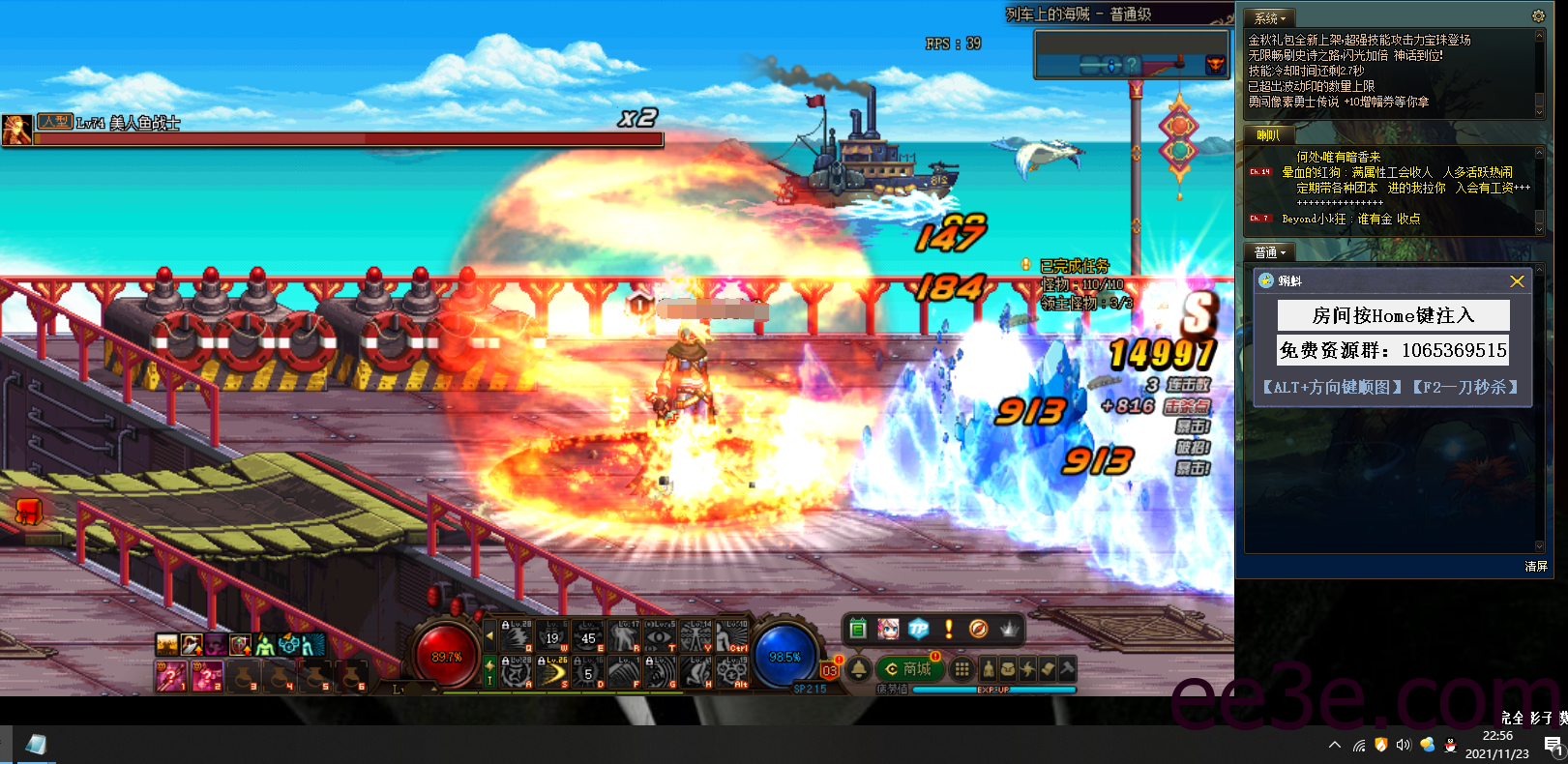Click the character avatar event icon
Viewport: 1568px width, 764px height.
888,629
